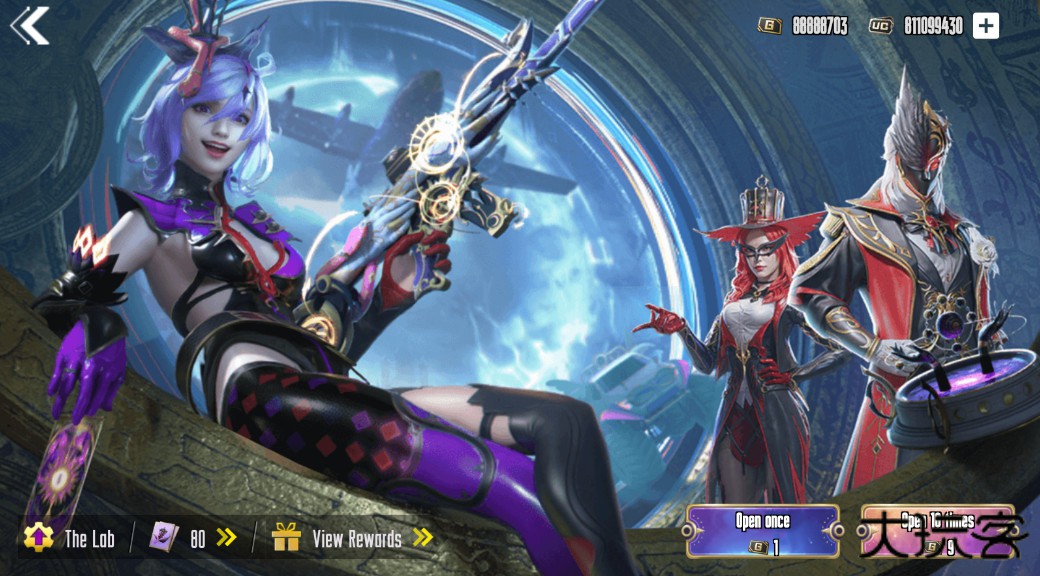Choose Open 10 times
1040x576 pixels.
pos(938,531)
